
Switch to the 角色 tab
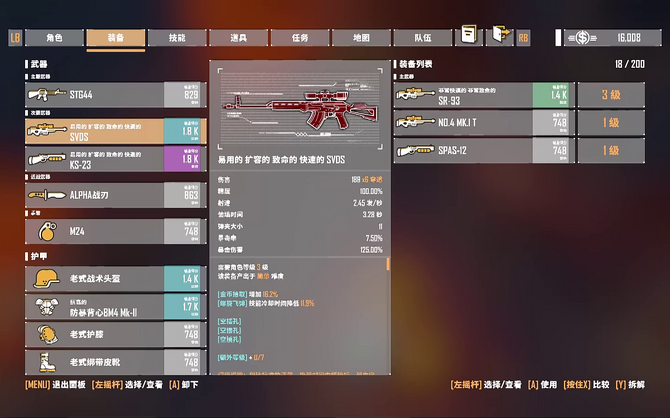coord(55,38)
